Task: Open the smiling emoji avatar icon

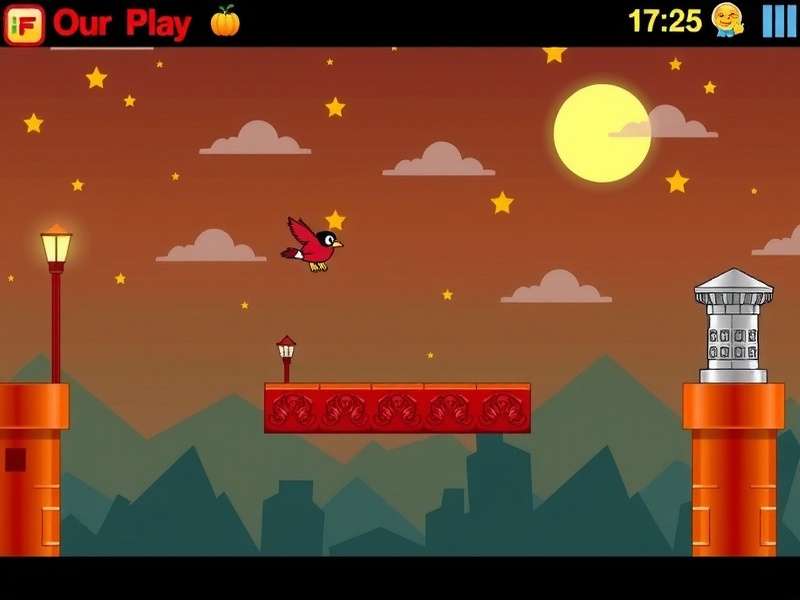Action: [x=728, y=20]
